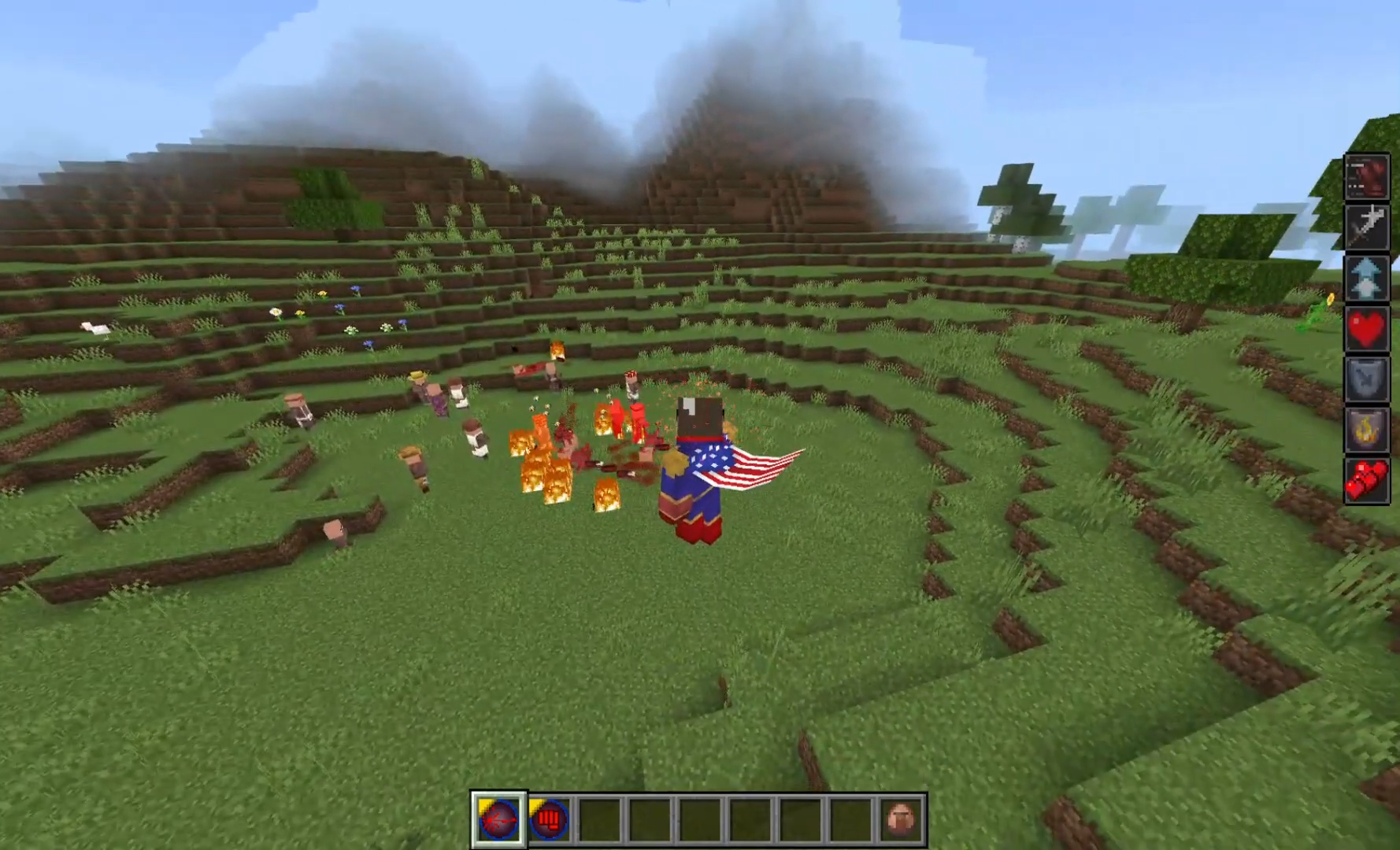Select the red laser beam ability slot

(498, 819)
